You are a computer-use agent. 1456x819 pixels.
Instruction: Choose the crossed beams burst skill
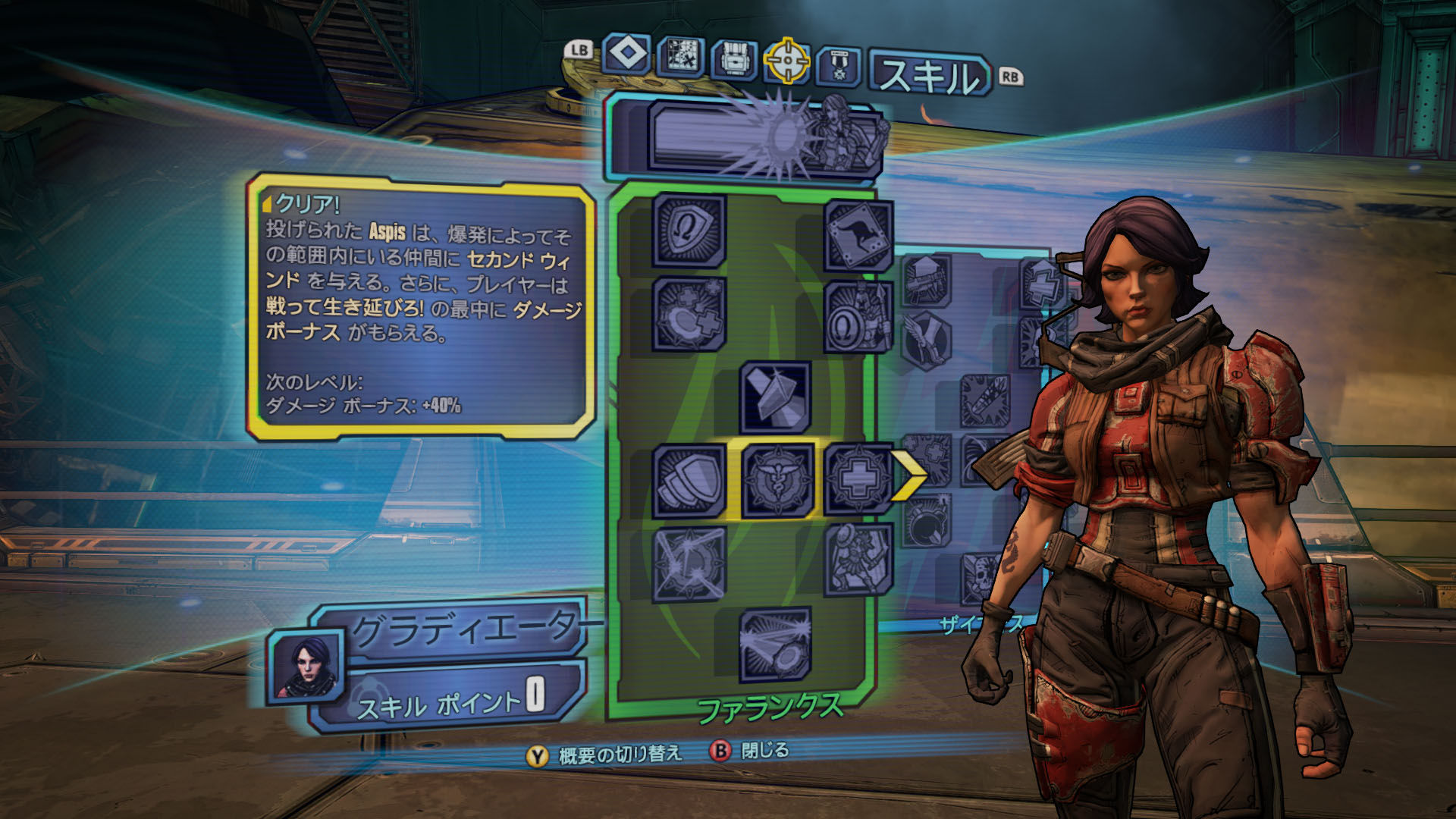(689, 564)
